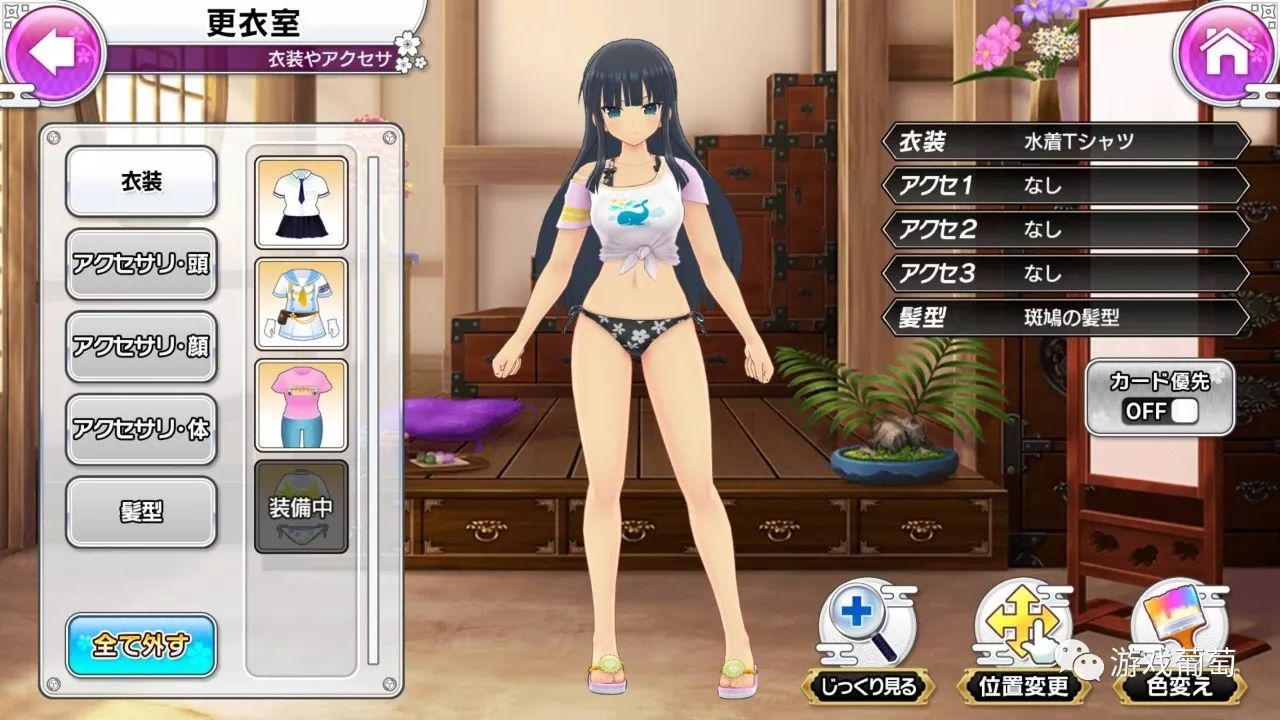Image resolution: width=1280 pixels, height=720 pixels.
Task: Click the equipped 装備中 swimsuit thumbnail
Action: coord(301,507)
